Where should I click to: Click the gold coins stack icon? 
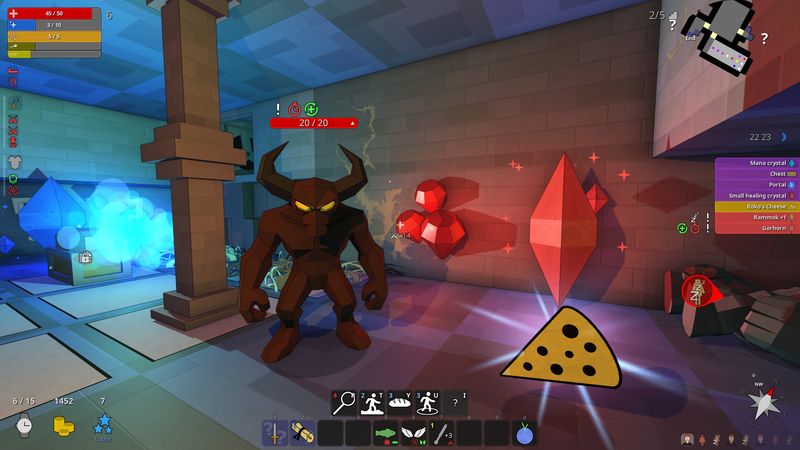point(64,425)
